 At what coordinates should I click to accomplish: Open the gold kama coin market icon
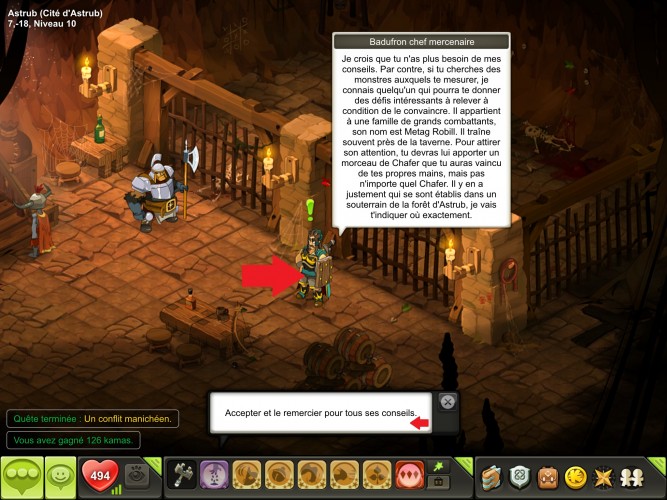576,476
